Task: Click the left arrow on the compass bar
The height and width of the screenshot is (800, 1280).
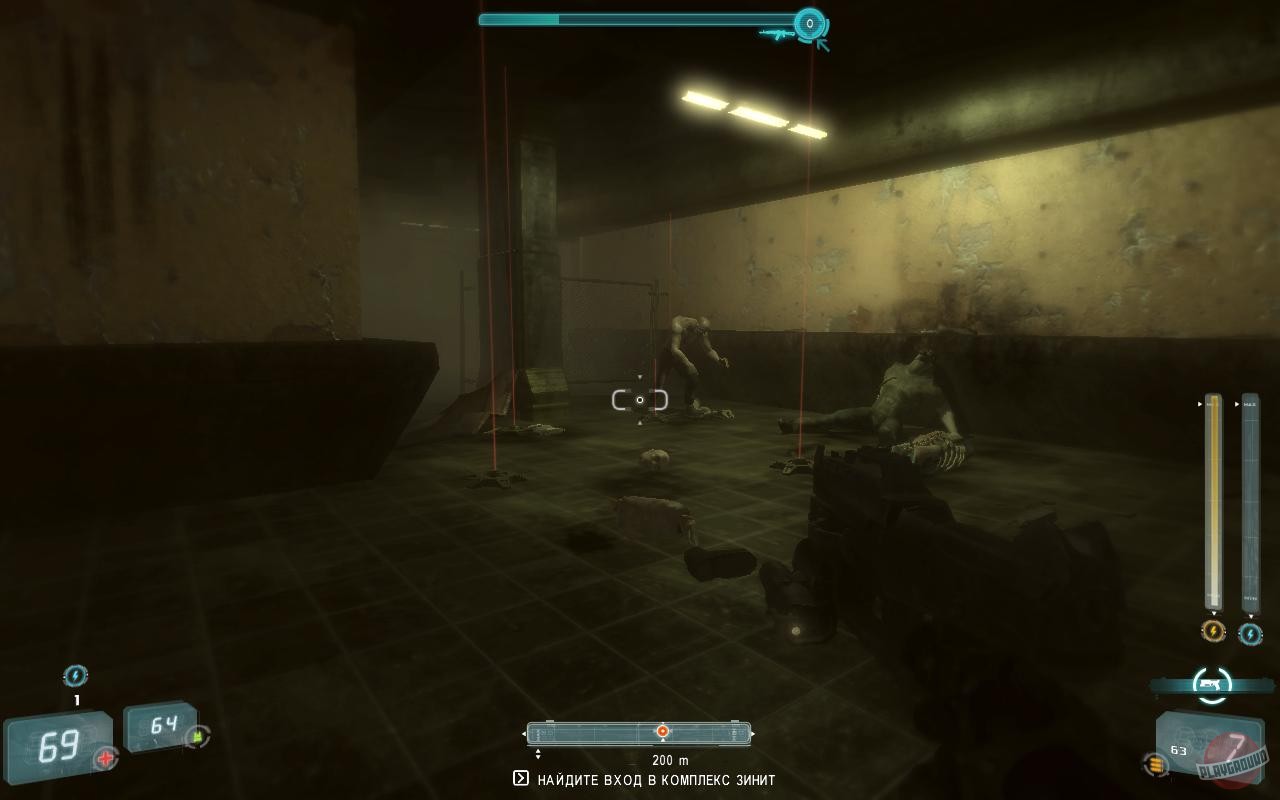Action: click(525, 733)
